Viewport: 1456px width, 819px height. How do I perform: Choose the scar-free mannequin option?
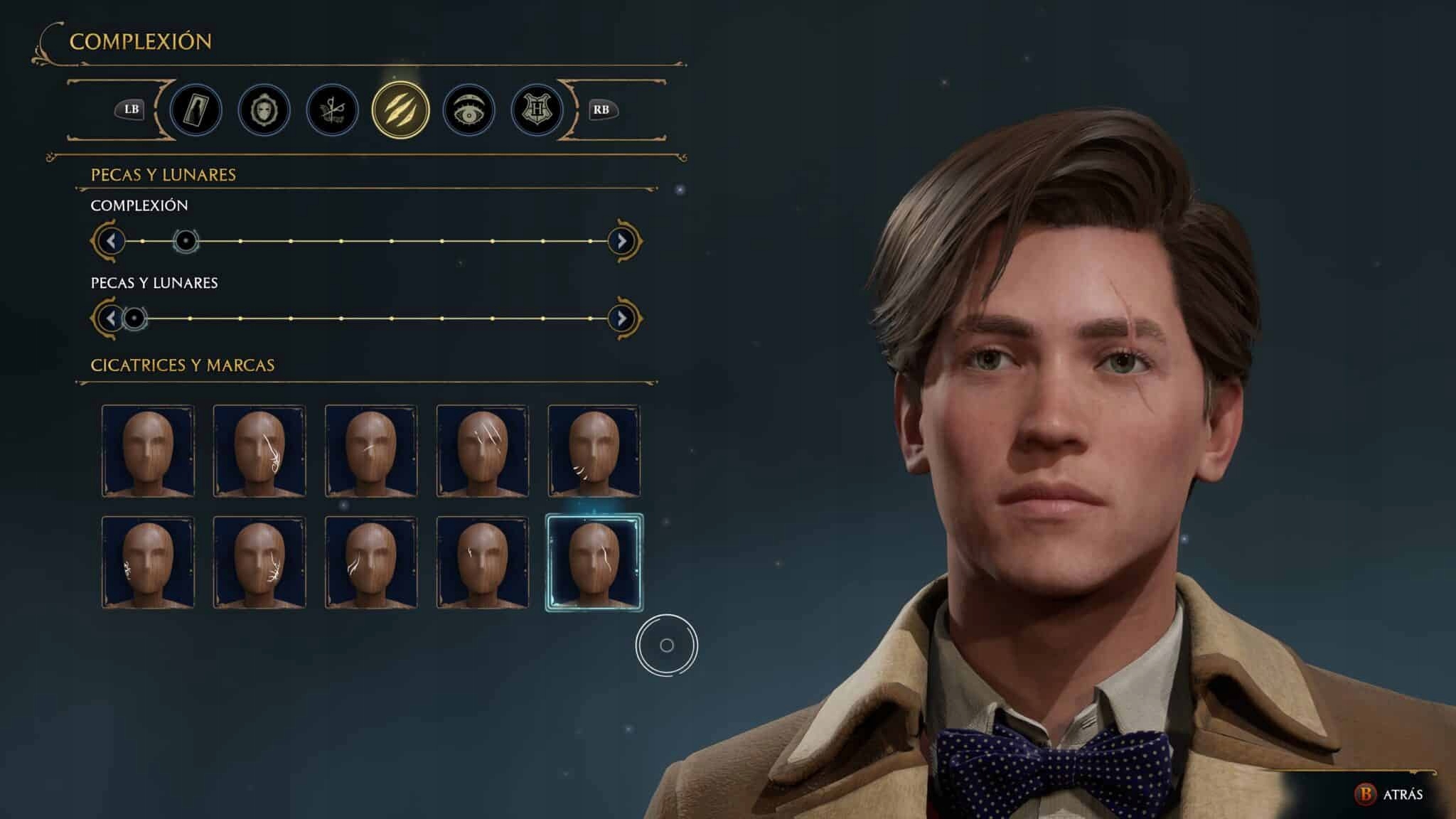click(x=148, y=450)
